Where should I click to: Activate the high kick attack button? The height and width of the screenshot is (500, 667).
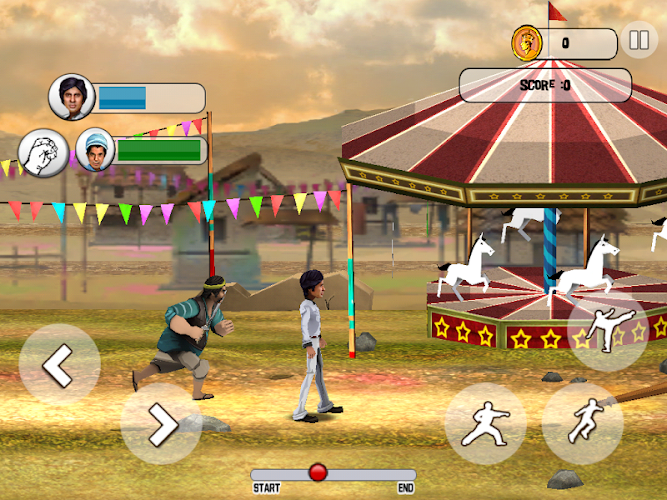pos(608,331)
